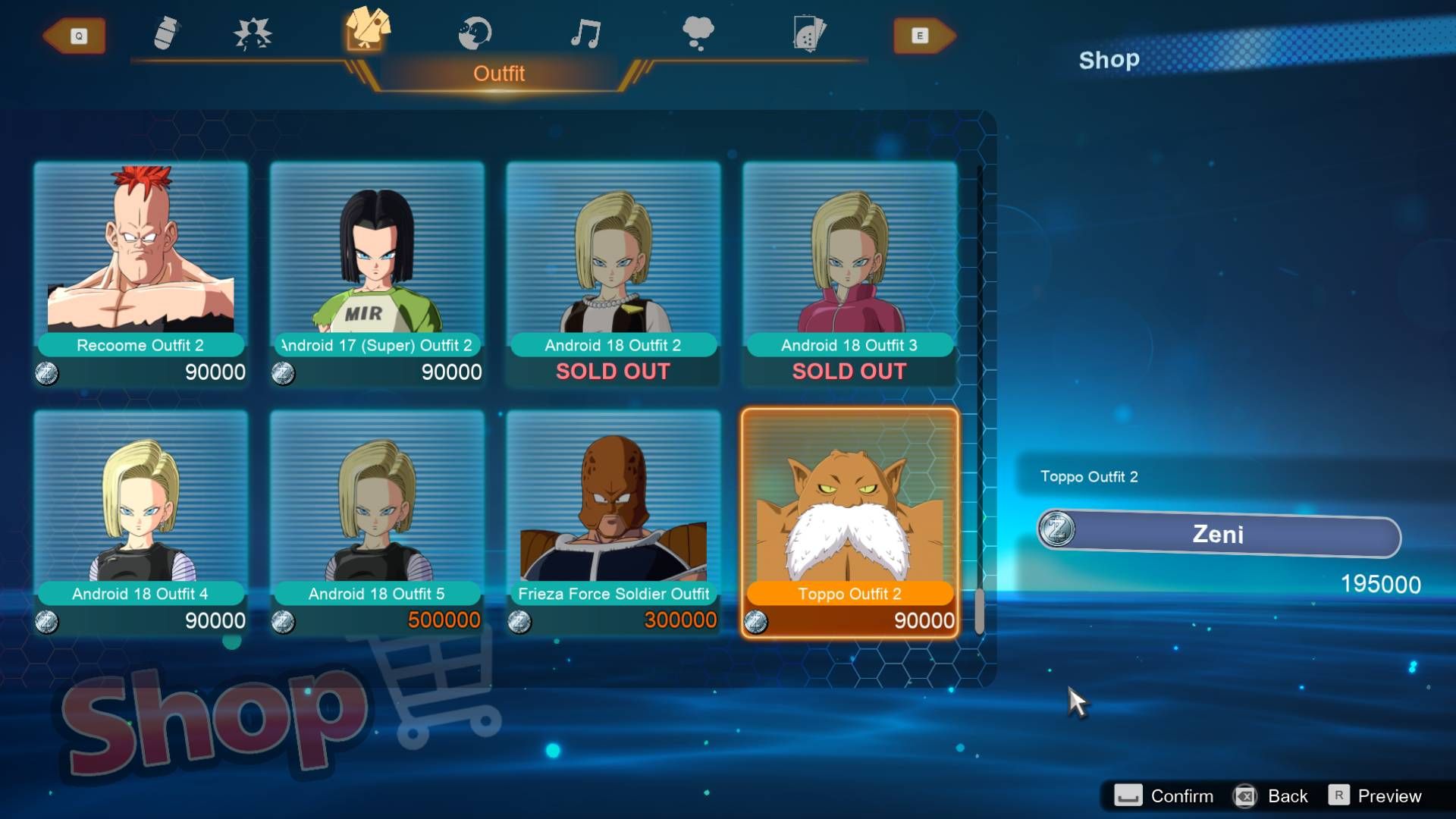
Task: Select the sold out Android 18 Outfit 2
Action: [x=613, y=273]
